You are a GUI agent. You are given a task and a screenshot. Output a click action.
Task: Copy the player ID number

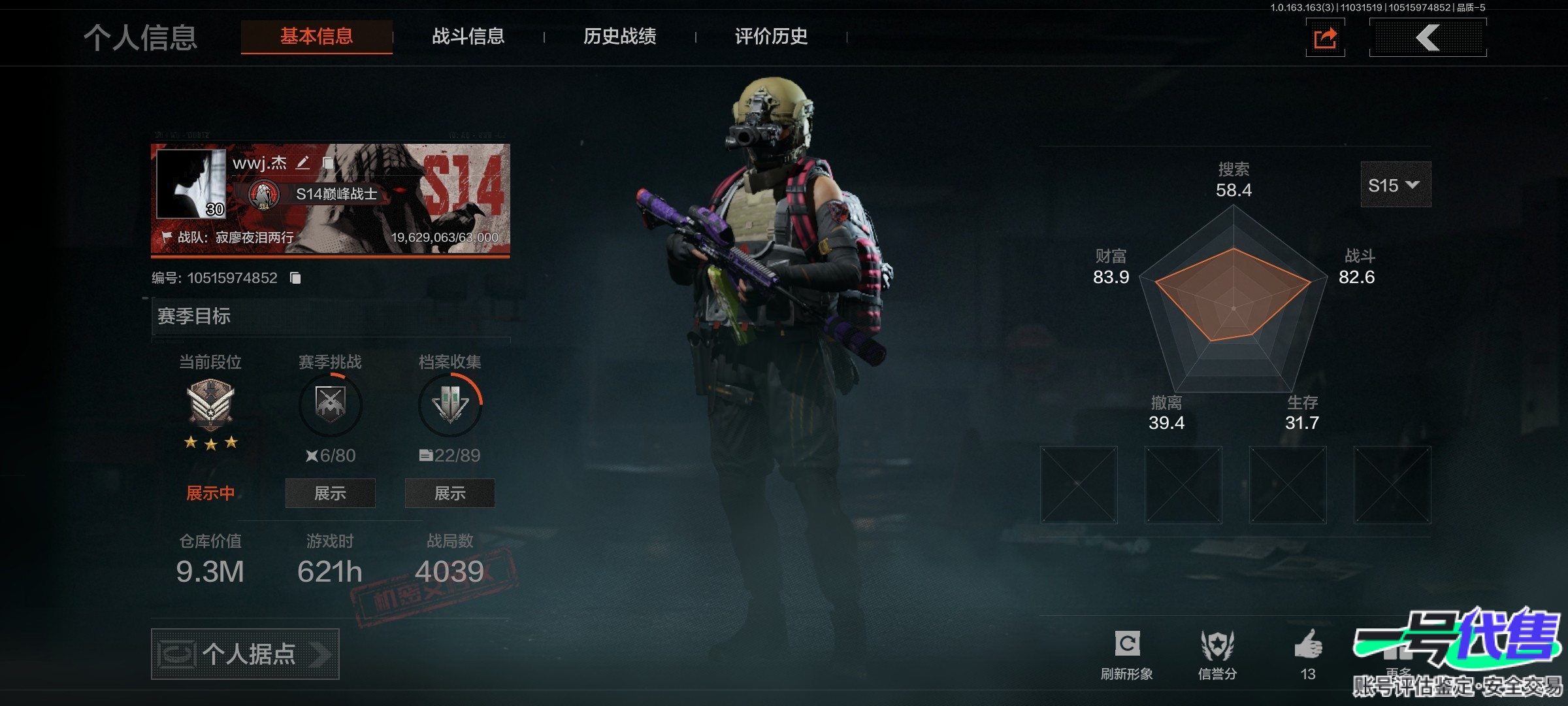coord(295,278)
